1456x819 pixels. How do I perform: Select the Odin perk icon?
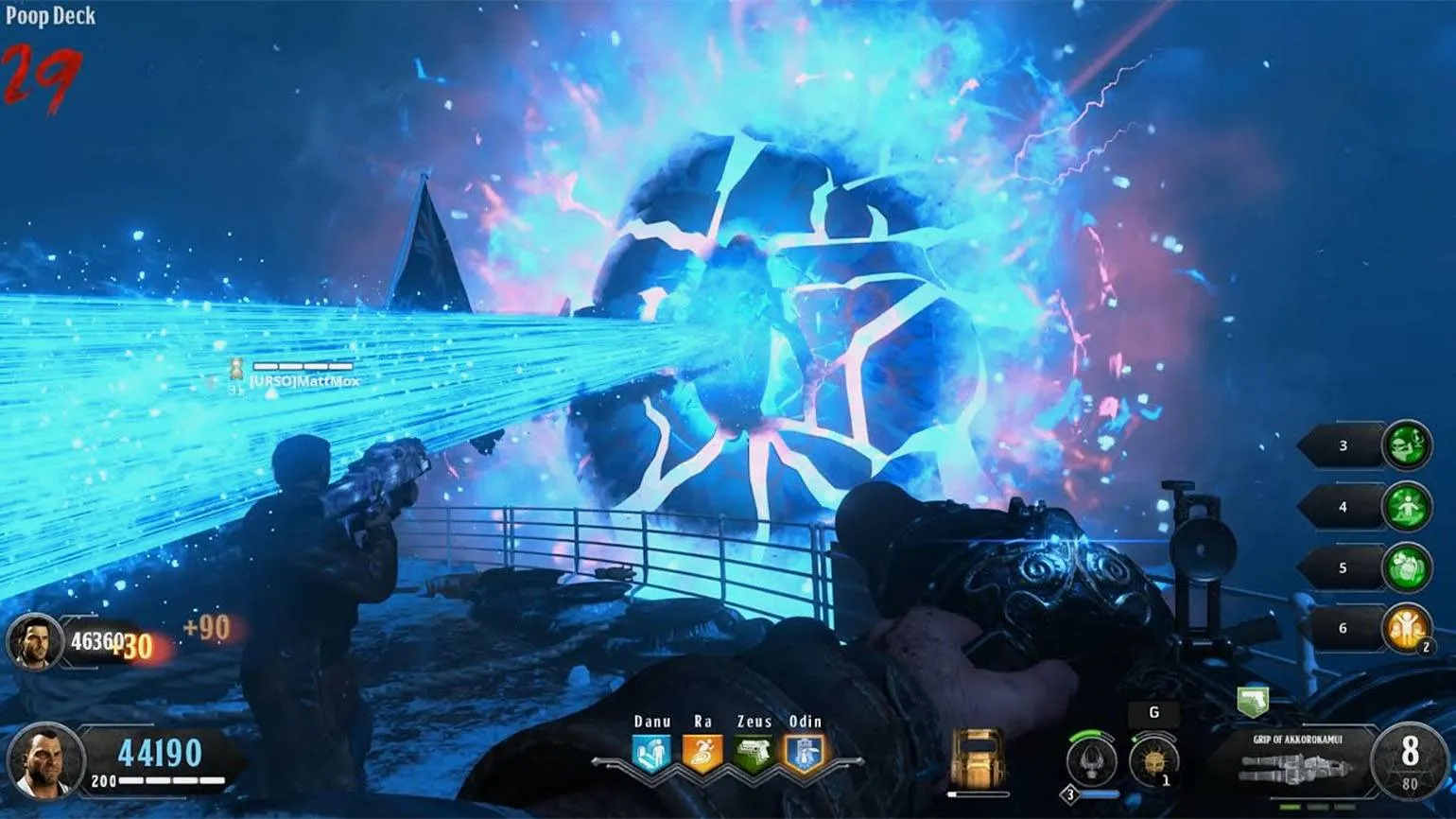point(806,753)
